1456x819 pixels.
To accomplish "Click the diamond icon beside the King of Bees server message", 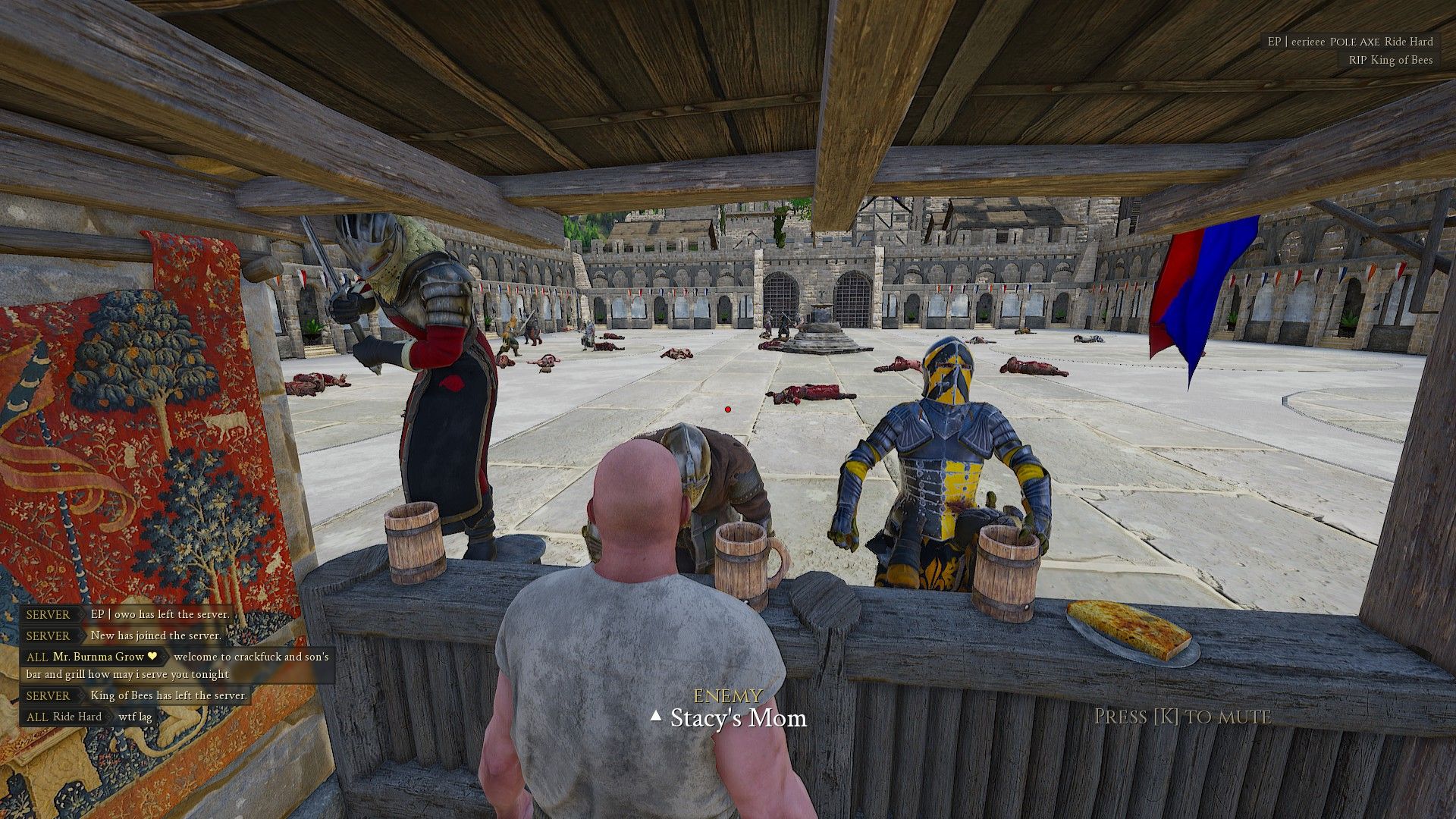I will pyautogui.click(x=83, y=696).
